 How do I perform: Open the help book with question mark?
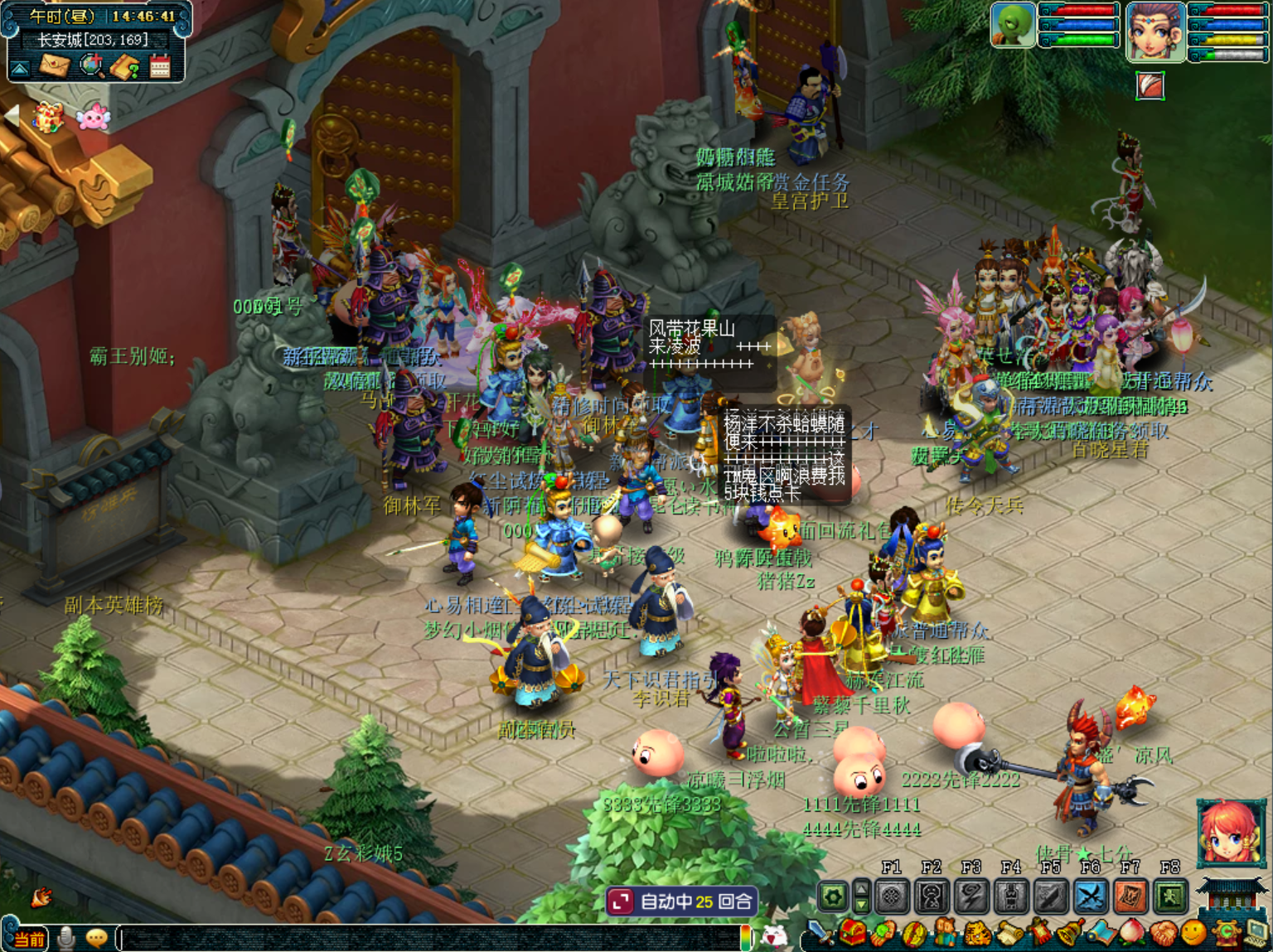click(x=125, y=66)
